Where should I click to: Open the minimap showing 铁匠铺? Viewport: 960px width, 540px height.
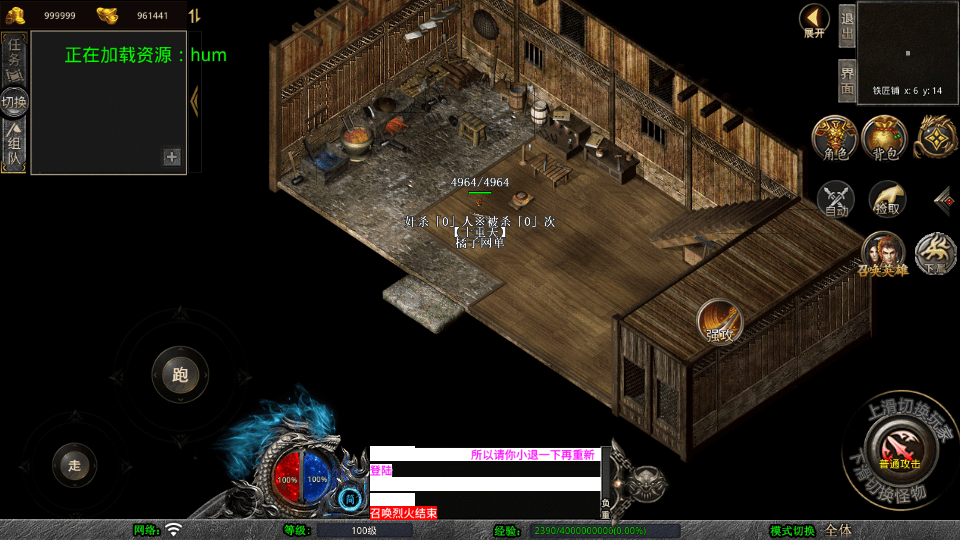907,52
